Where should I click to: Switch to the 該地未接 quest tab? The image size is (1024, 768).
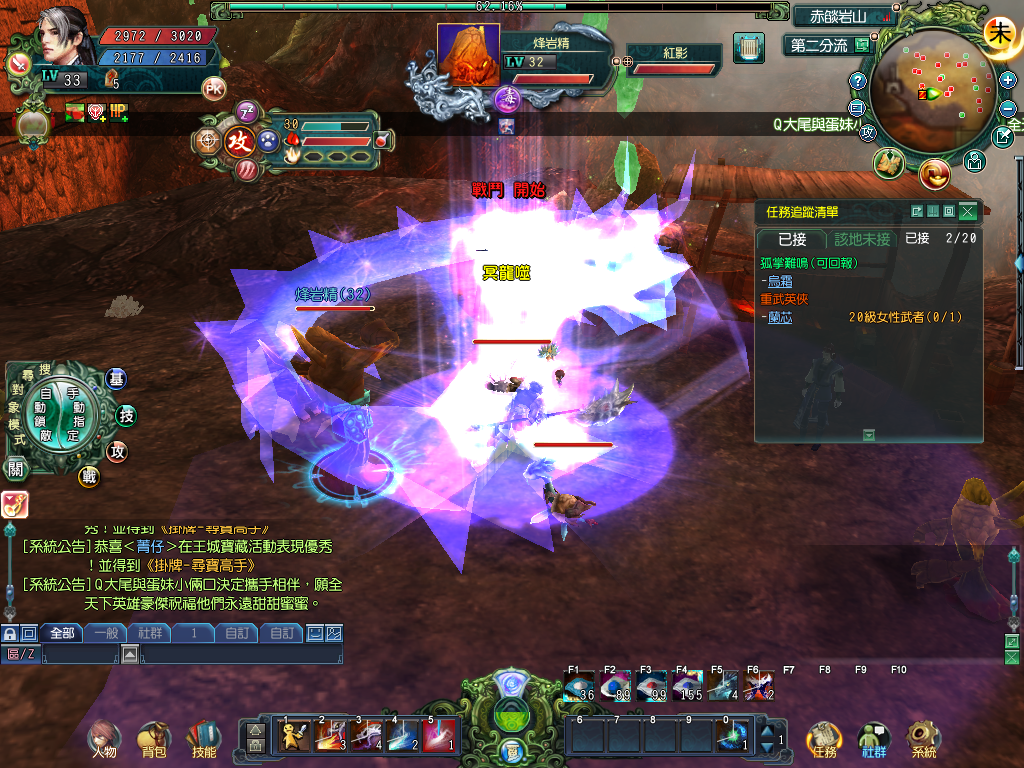coord(862,239)
